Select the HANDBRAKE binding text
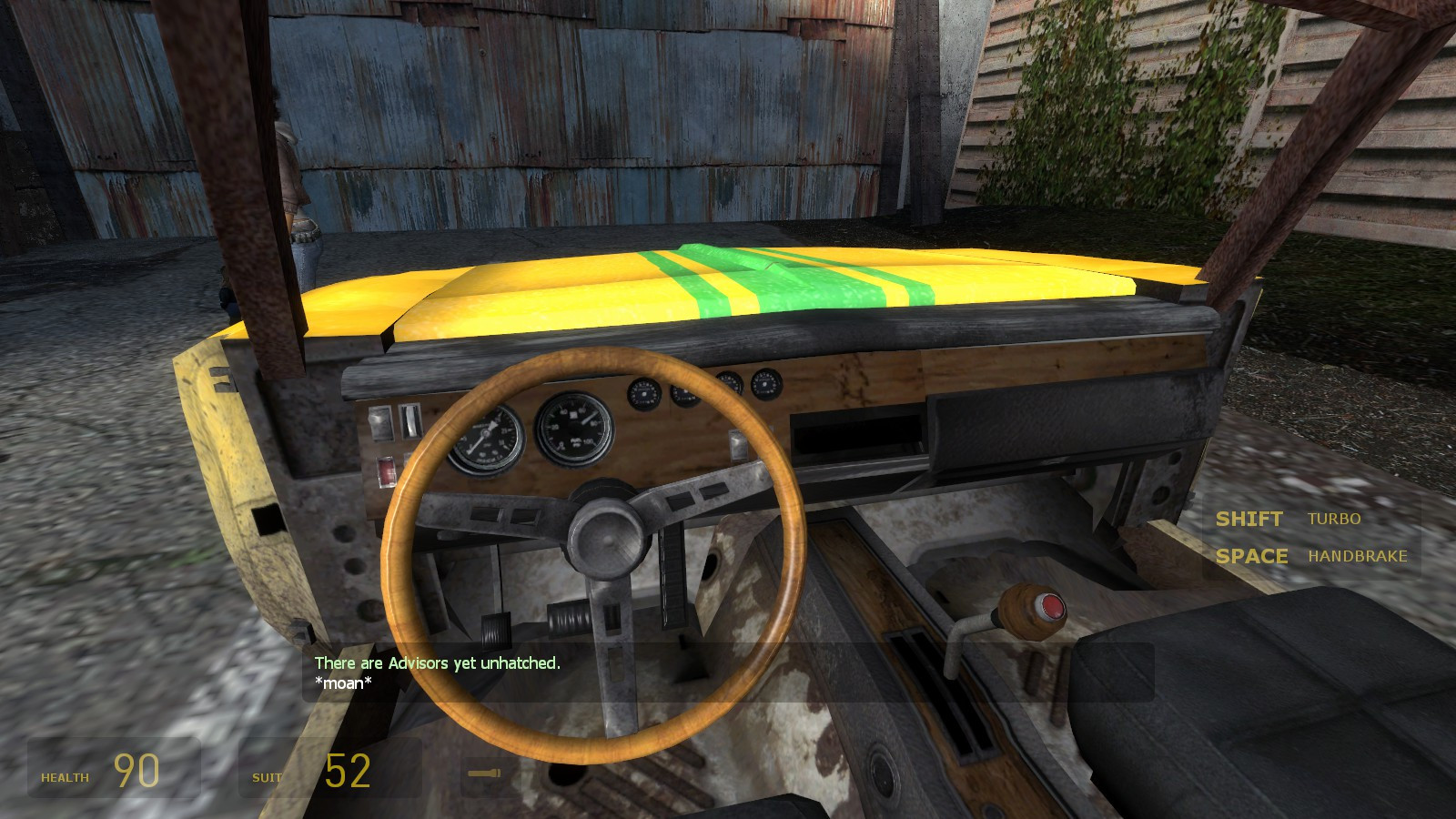 pos(1360,556)
